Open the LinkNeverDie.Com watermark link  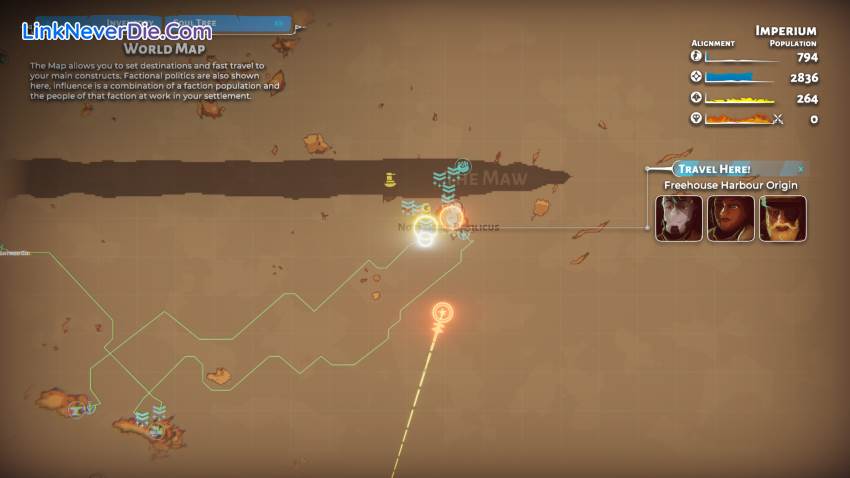[117, 31]
